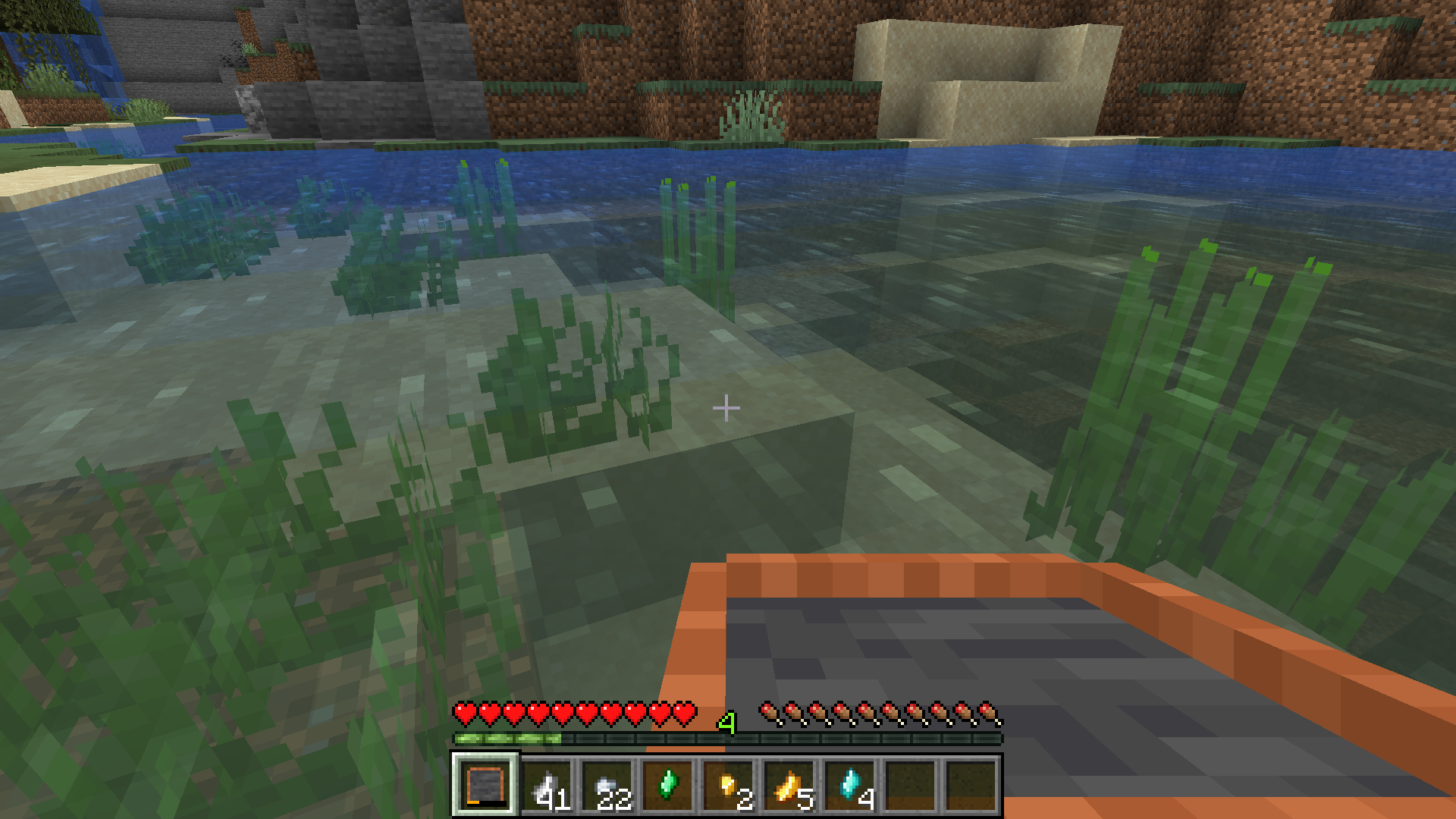Select the 22 iron ingots in hotbar
Screen dimensions: 1456x819
coord(608,789)
